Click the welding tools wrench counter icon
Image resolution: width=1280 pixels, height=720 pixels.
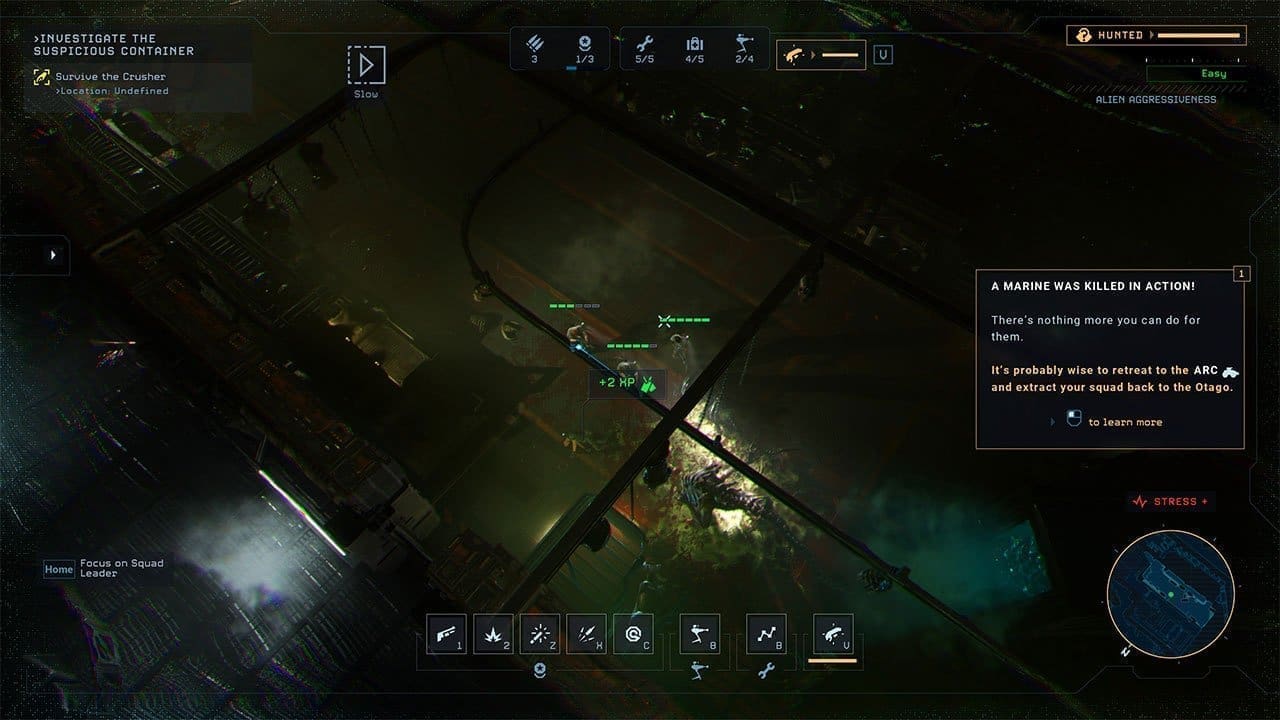click(646, 45)
